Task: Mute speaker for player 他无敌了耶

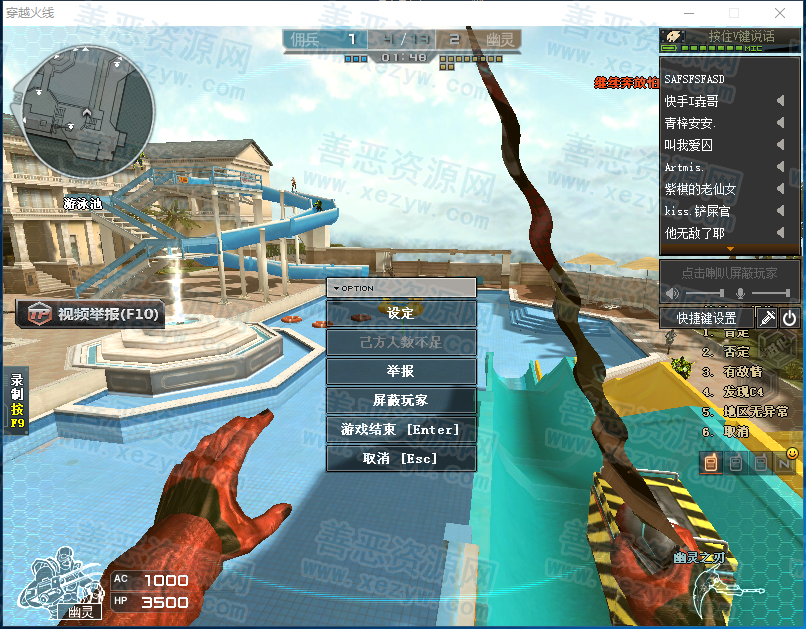Action: pos(780,233)
